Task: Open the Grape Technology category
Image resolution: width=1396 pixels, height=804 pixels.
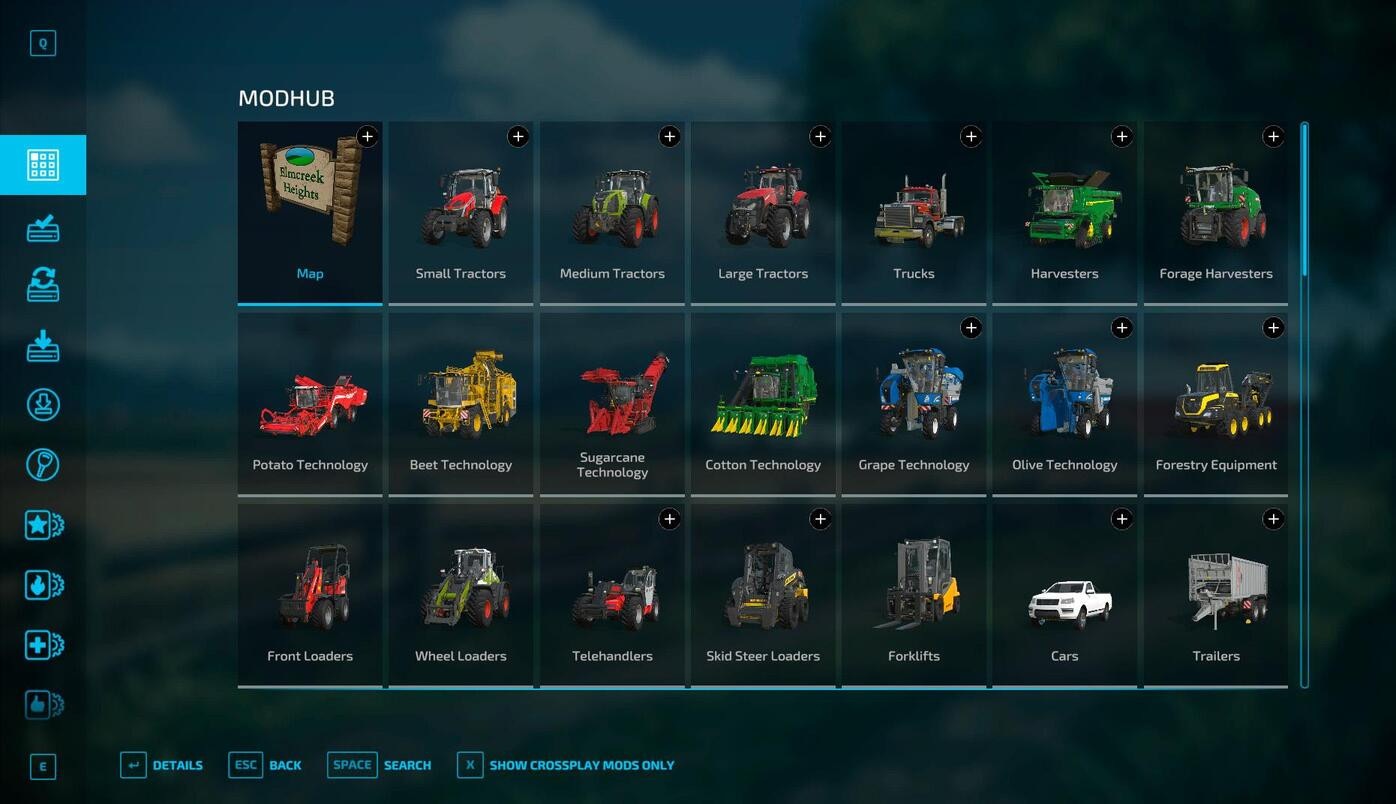Action: 914,404
